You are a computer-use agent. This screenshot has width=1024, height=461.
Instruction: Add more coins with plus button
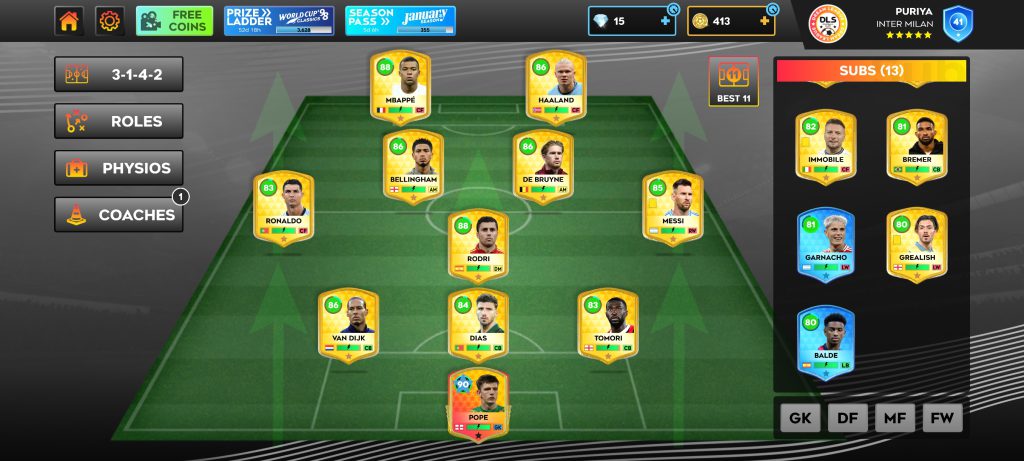point(765,21)
